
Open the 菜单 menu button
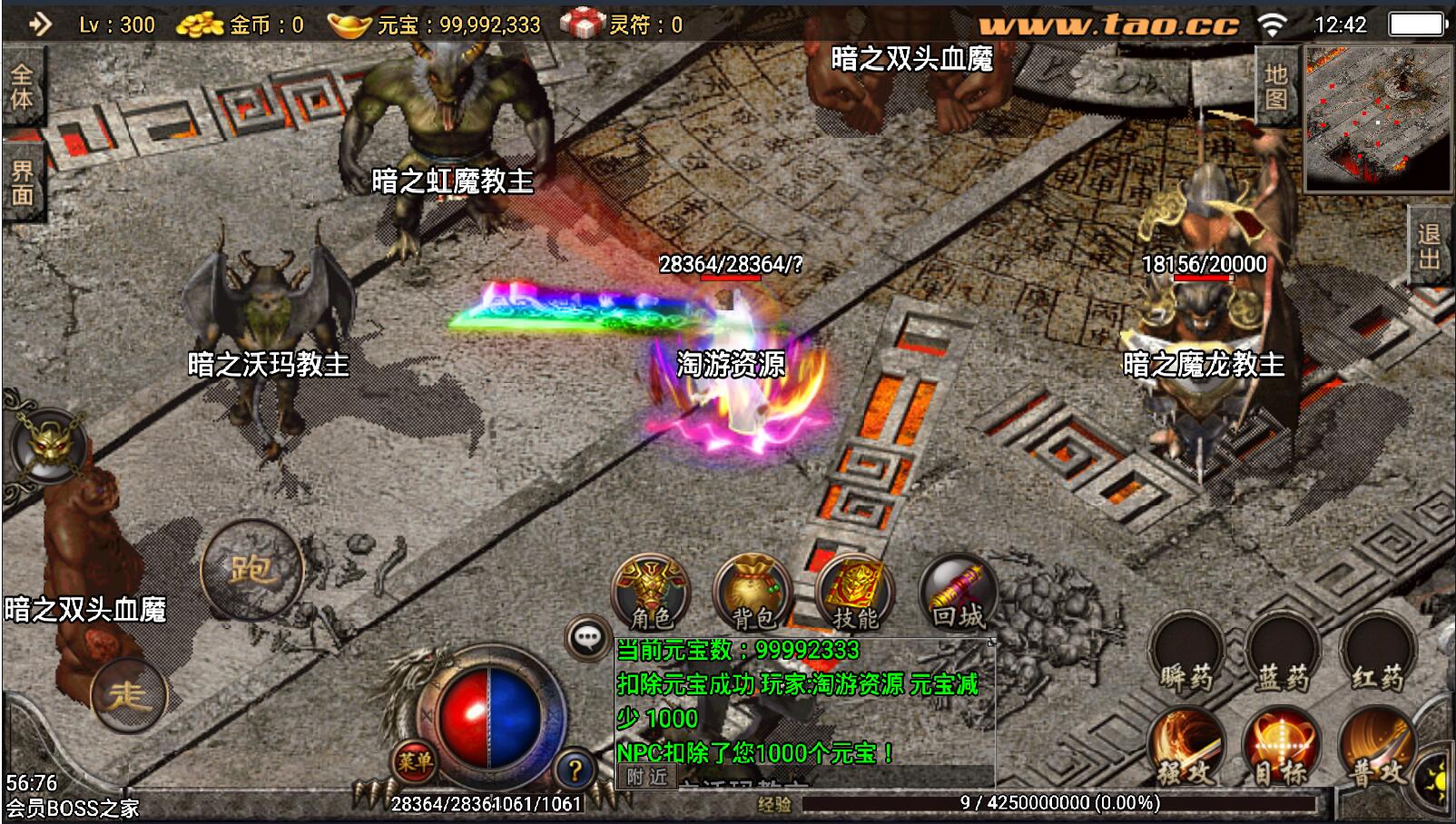tap(414, 761)
